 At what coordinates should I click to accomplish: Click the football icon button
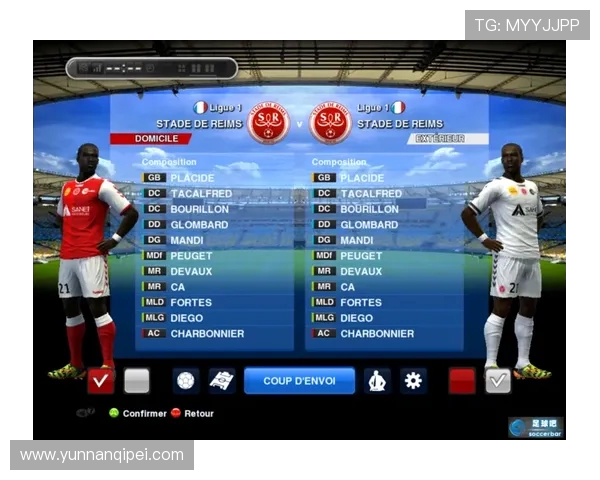click(186, 381)
